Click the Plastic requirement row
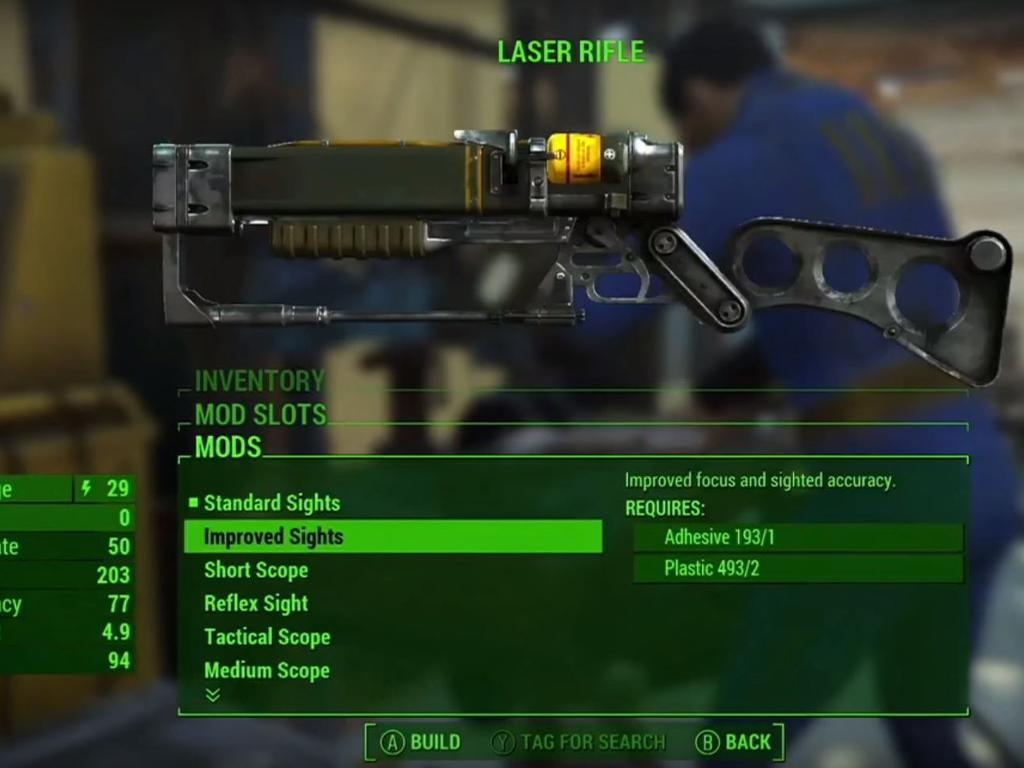The width and height of the screenshot is (1024, 768). 798,569
